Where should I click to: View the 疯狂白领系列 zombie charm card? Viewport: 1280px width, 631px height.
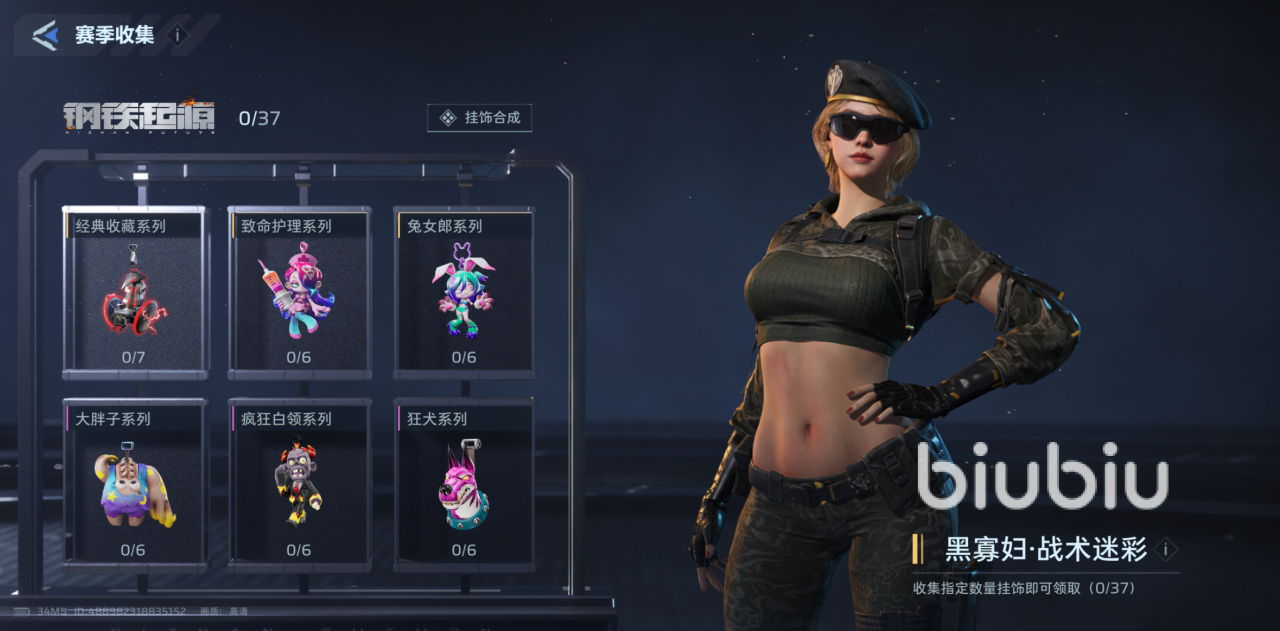[x=299, y=485]
